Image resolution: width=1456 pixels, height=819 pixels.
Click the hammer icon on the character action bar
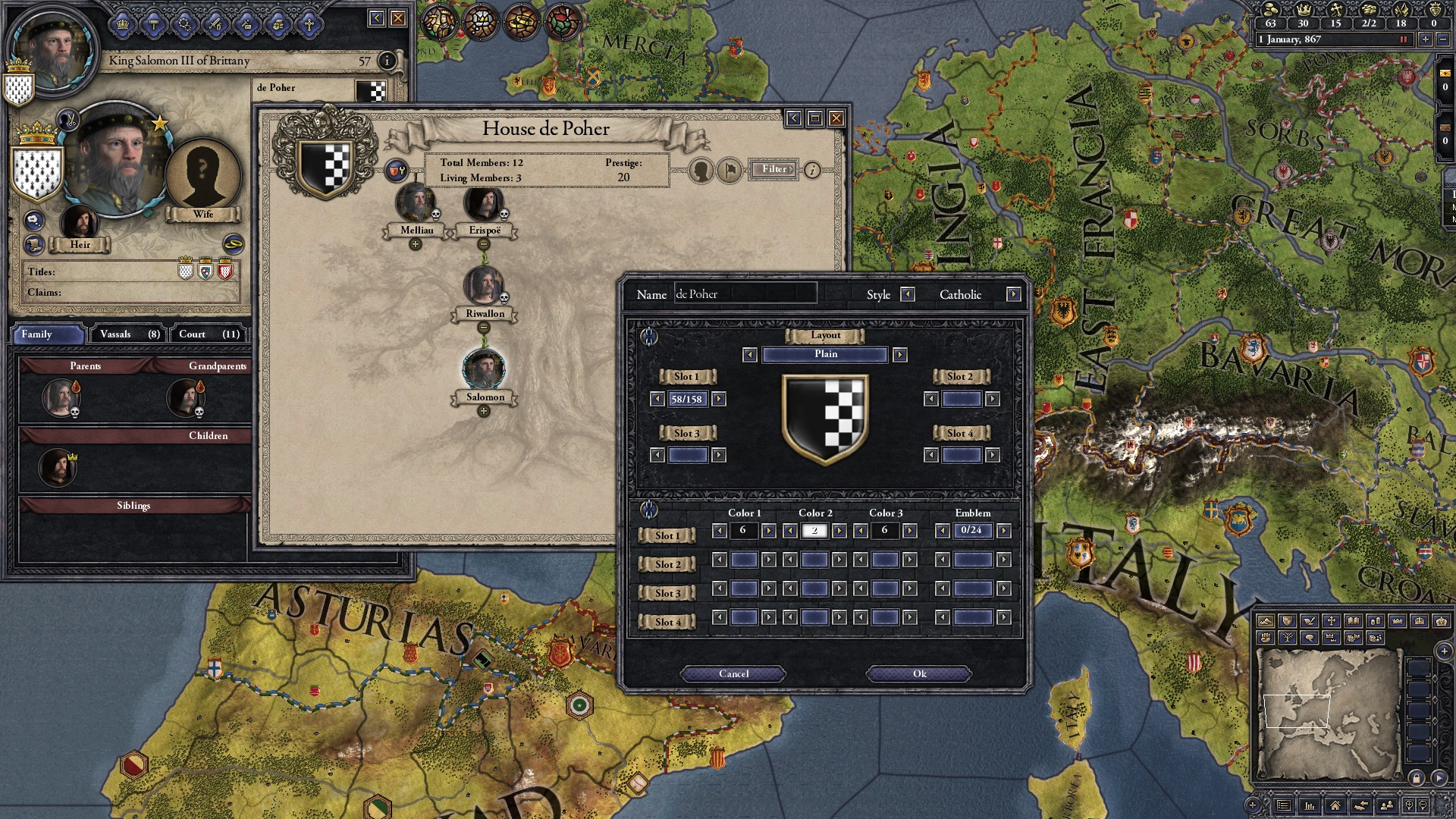(x=154, y=24)
